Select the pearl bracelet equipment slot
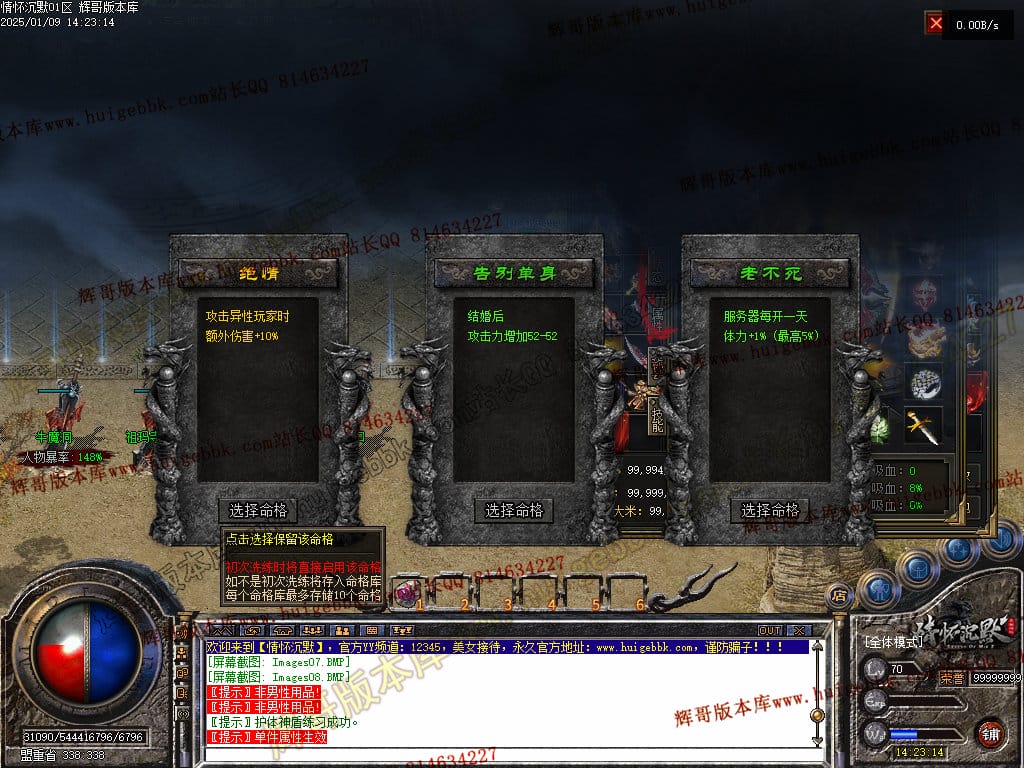The width and height of the screenshot is (1024, 768). pos(925,382)
